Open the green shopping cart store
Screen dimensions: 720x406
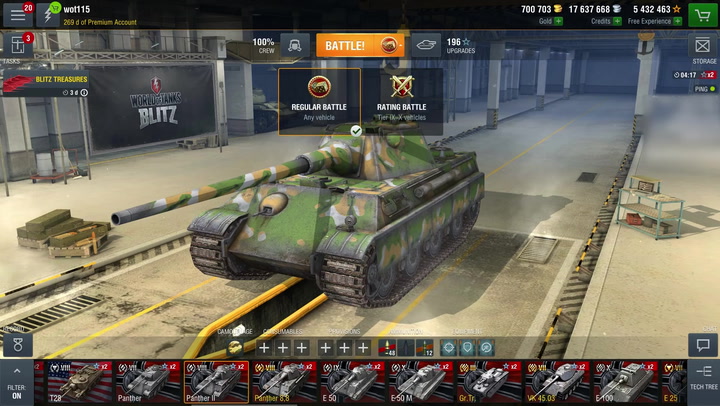coord(702,13)
